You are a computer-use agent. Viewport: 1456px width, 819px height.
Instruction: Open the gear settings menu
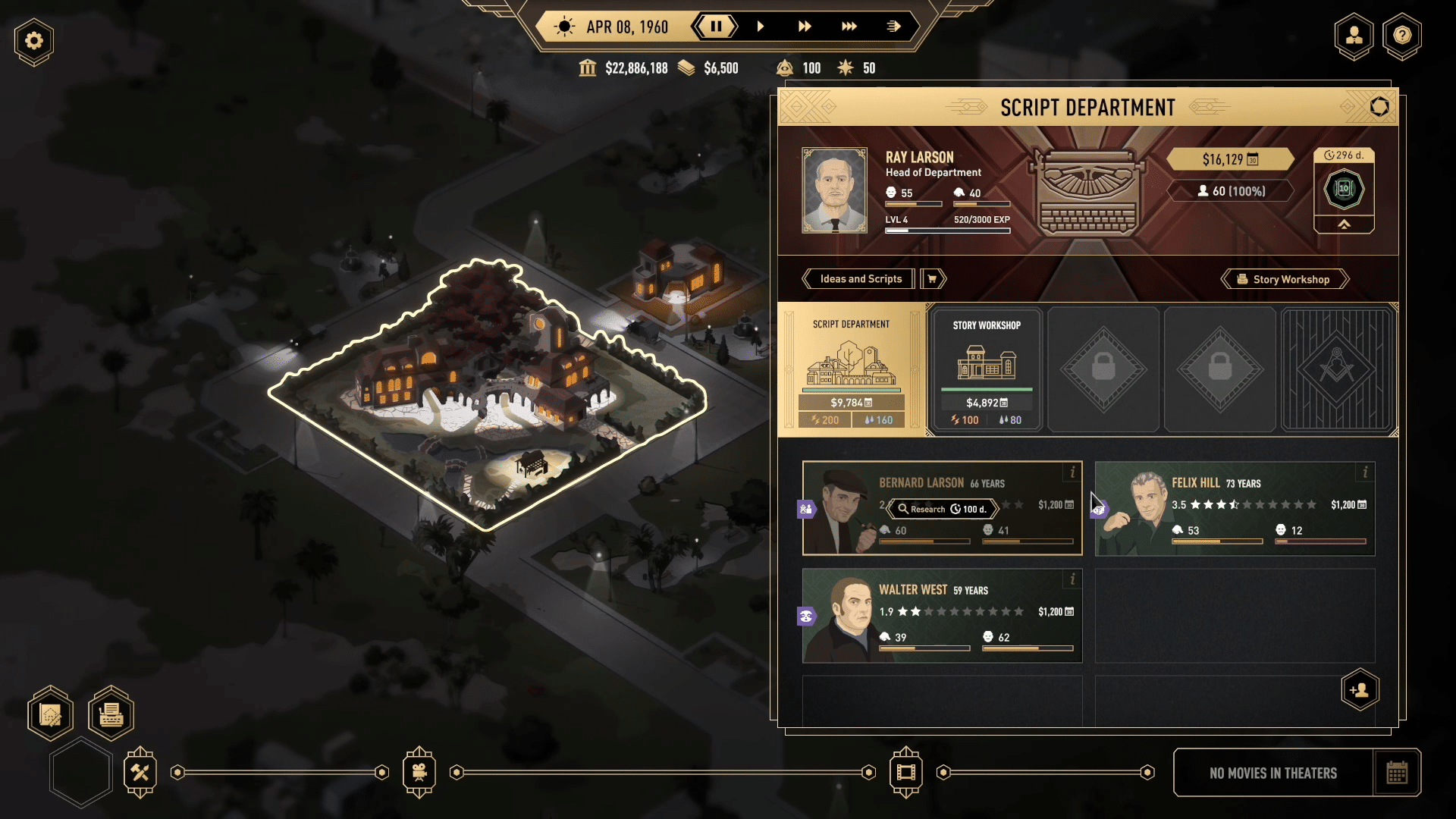pyautogui.click(x=34, y=41)
